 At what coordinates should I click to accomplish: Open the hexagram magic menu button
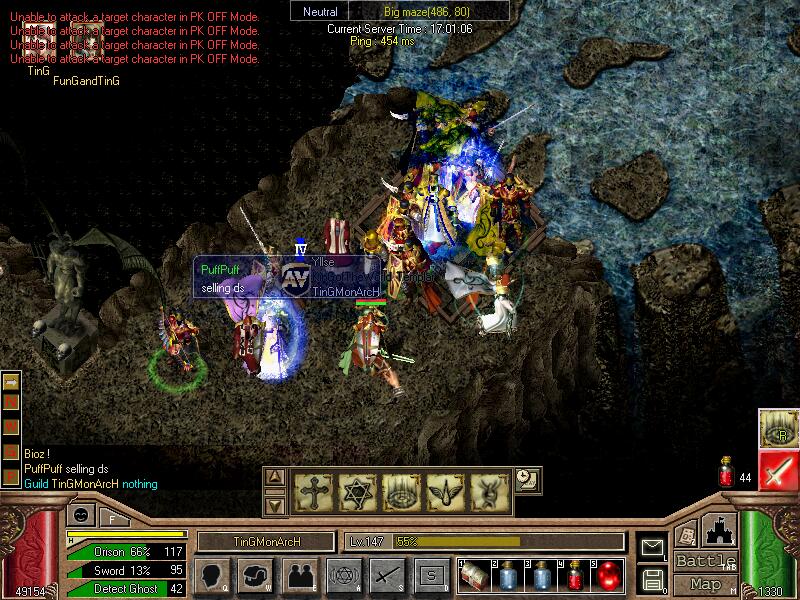pyautogui.click(x=343, y=575)
